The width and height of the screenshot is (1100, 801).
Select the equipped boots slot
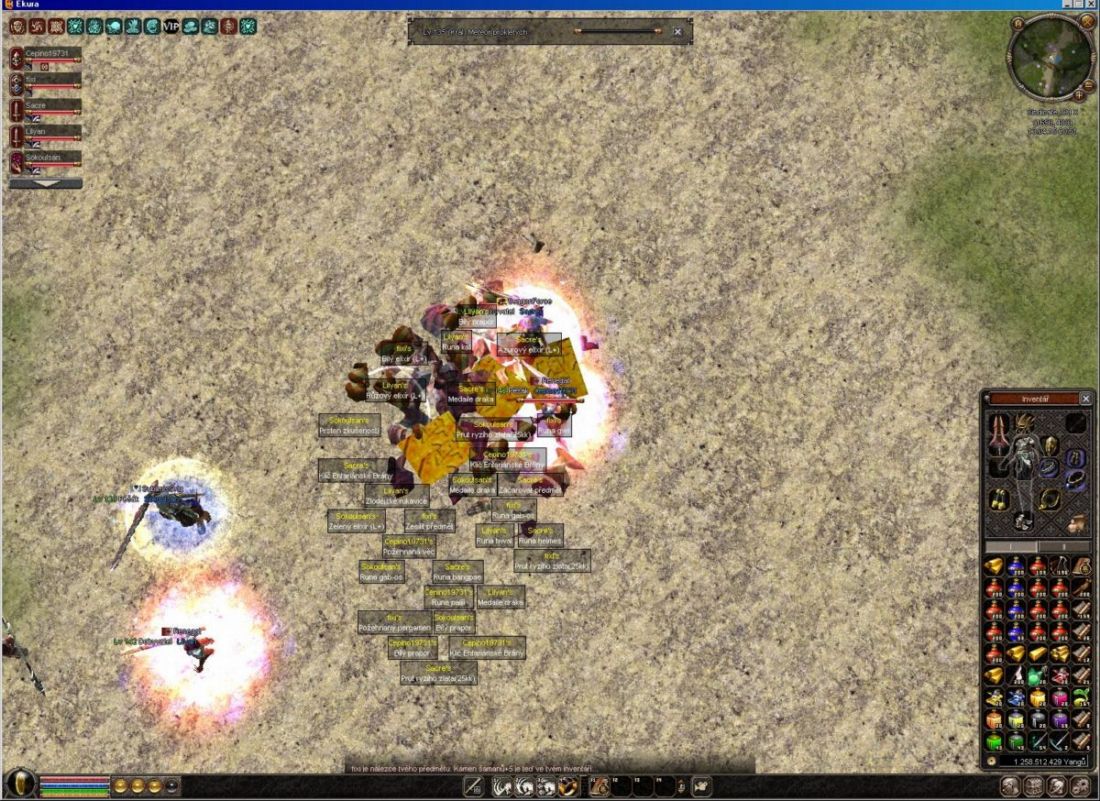coord(1022,520)
